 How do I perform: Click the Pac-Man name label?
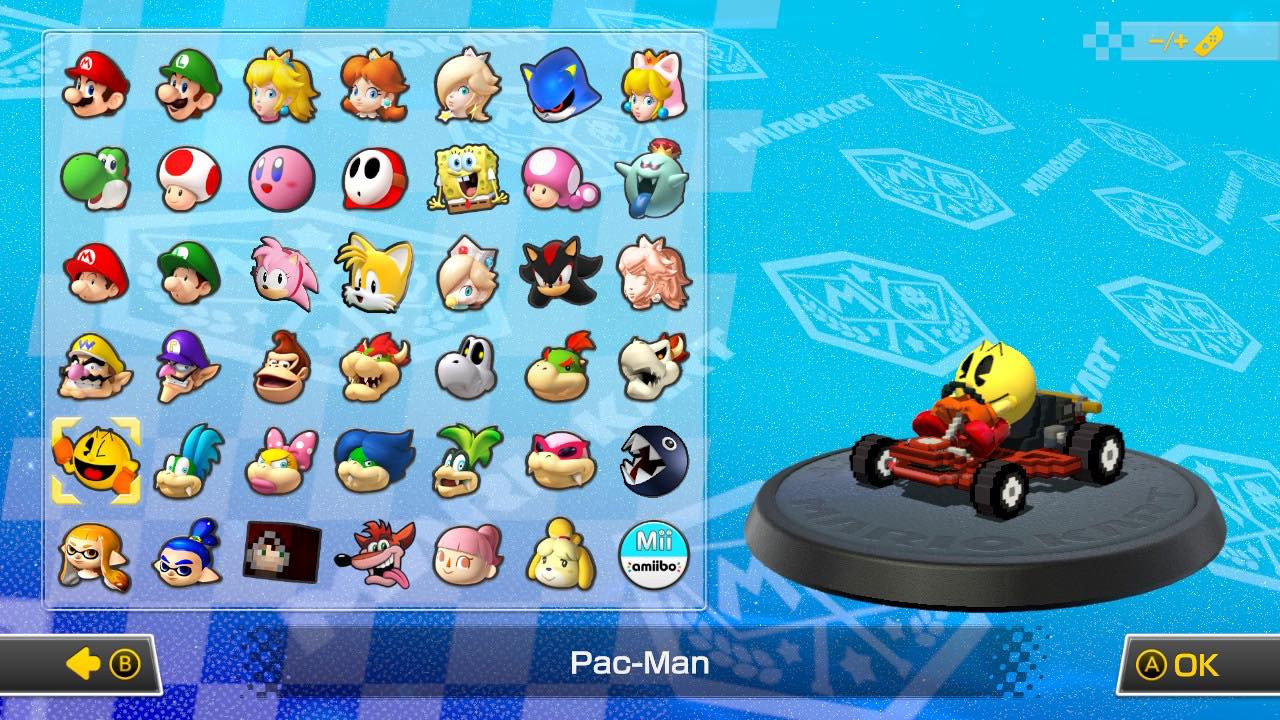coord(640,663)
